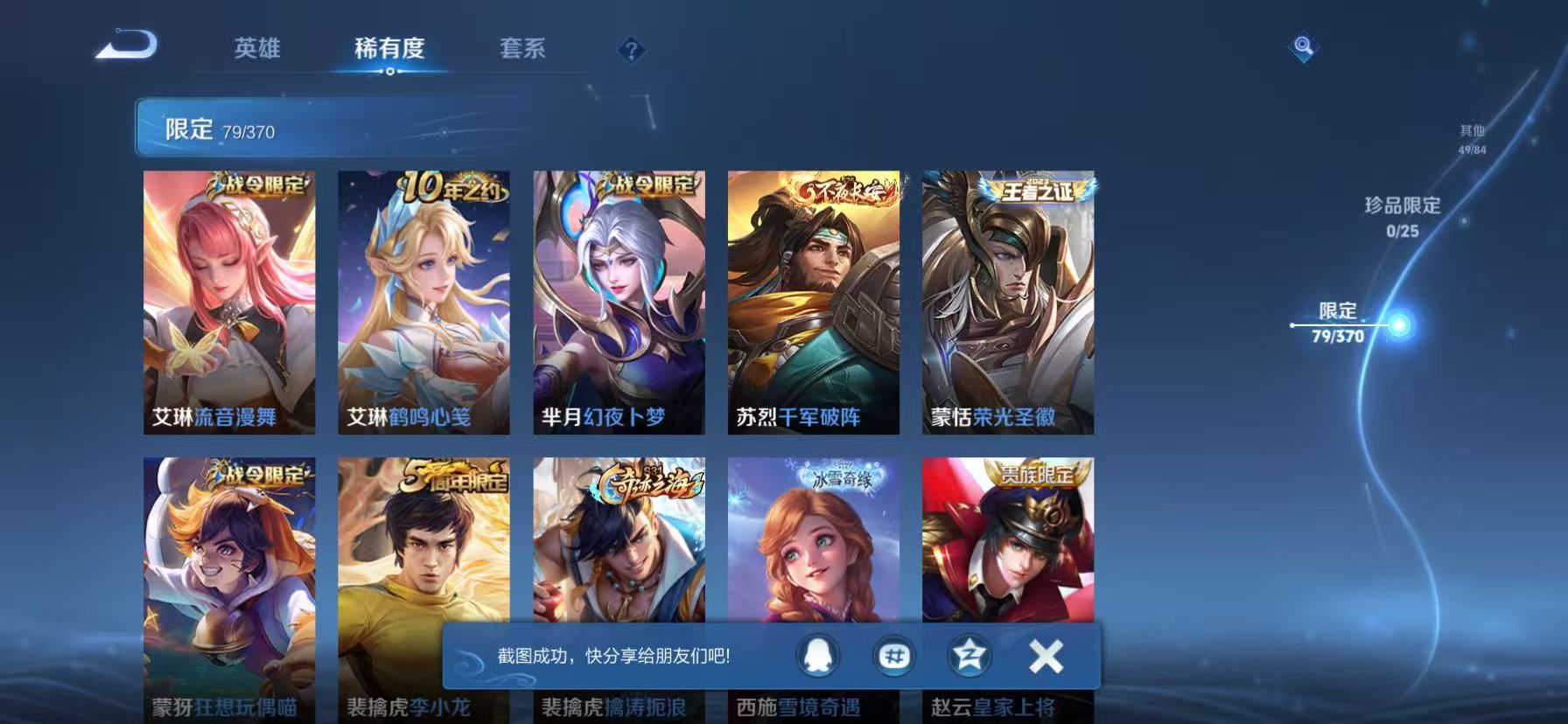Jump to the 其他 category
The width and height of the screenshot is (1568, 724).
coord(1470,138)
